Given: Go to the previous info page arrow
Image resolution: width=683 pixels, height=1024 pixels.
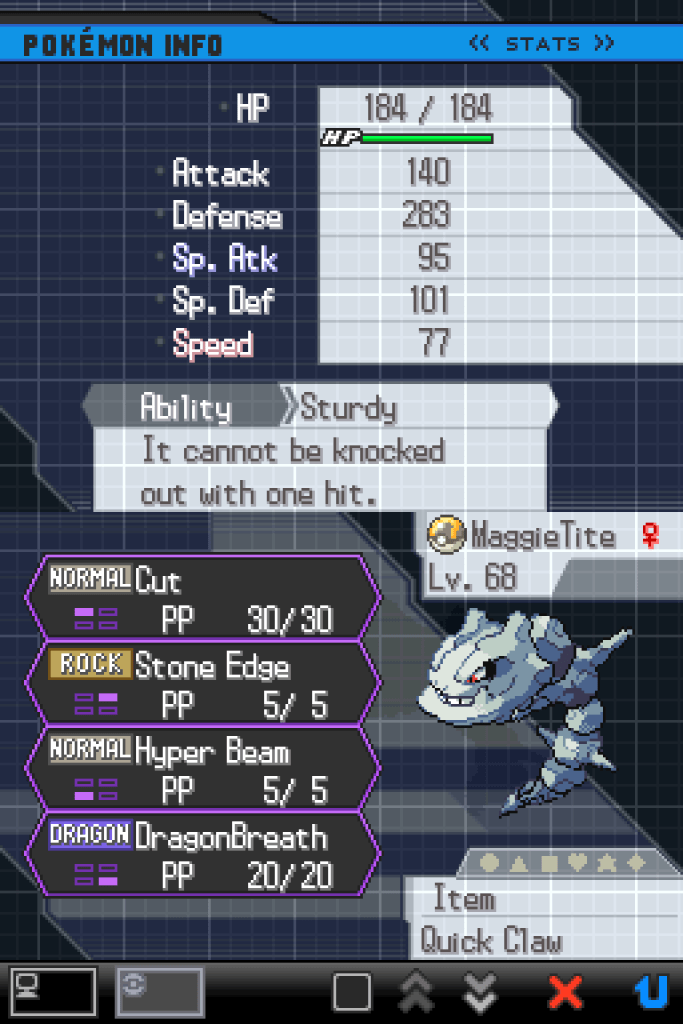Looking at the screenshot, I should (x=478, y=44).
